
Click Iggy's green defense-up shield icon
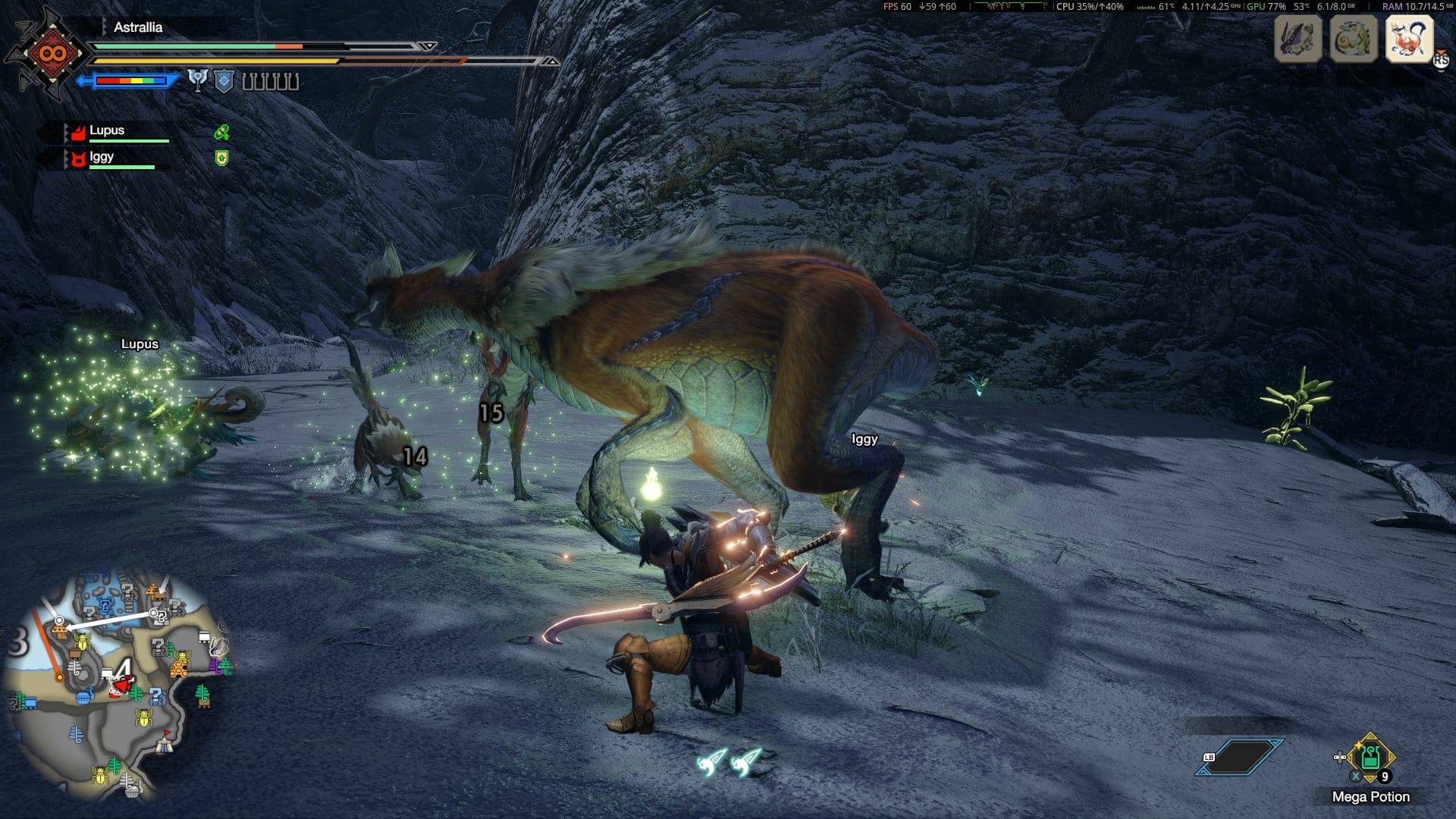tap(221, 158)
